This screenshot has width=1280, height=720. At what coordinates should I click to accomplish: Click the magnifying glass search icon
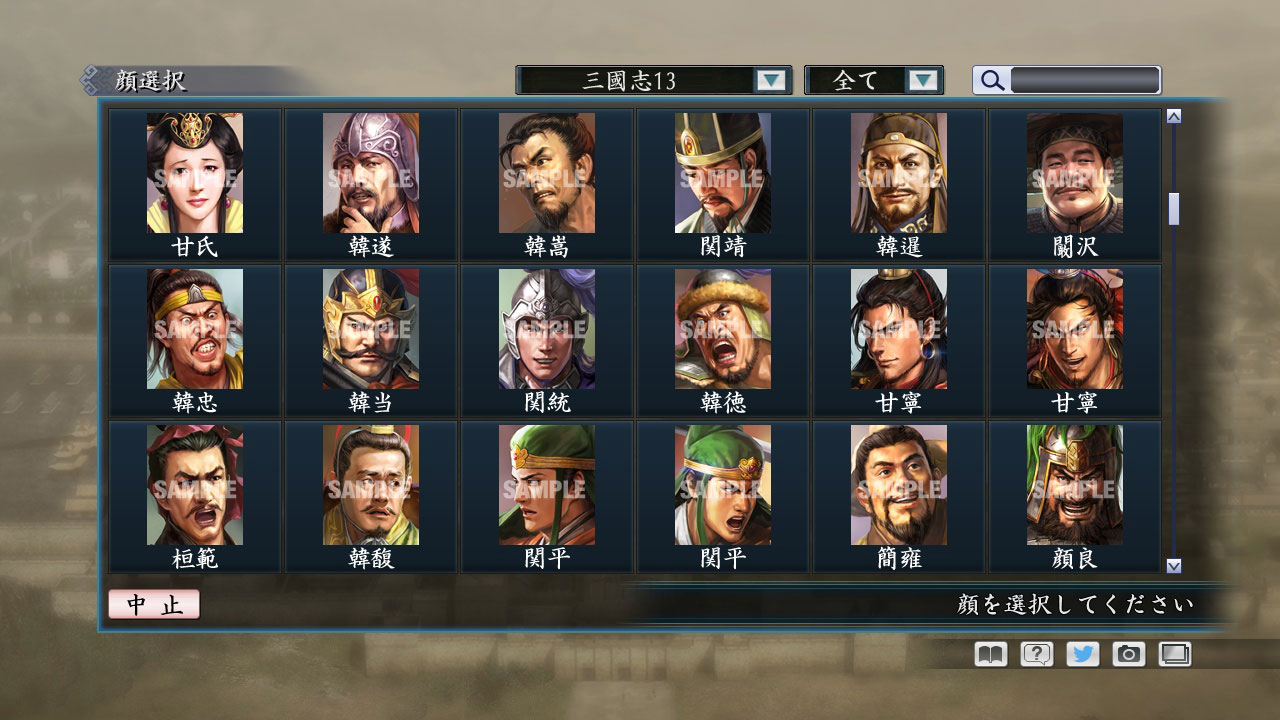(991, 80)
